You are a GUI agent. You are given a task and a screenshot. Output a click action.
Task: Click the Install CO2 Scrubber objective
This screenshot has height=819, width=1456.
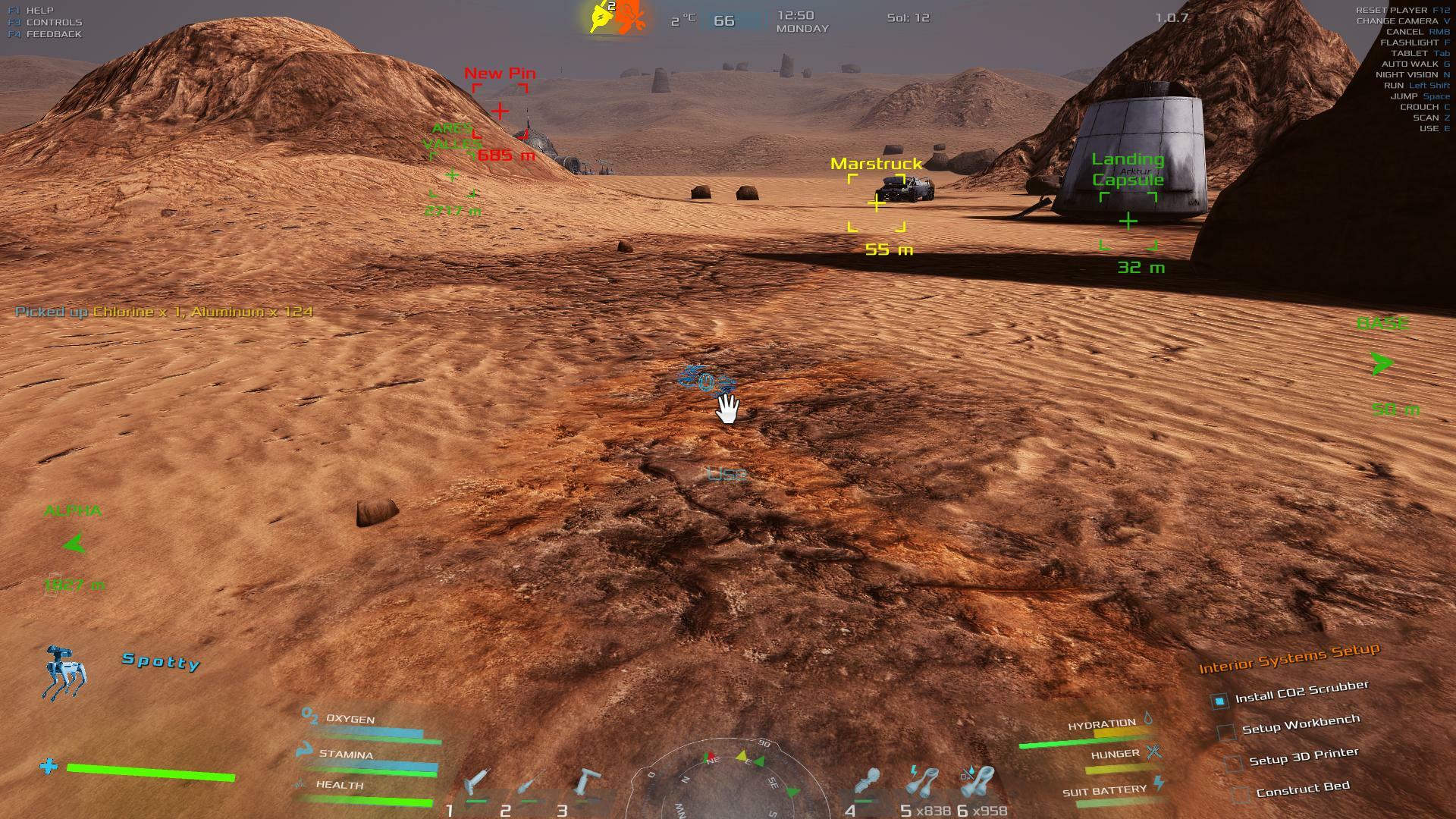click(1301, 692)
